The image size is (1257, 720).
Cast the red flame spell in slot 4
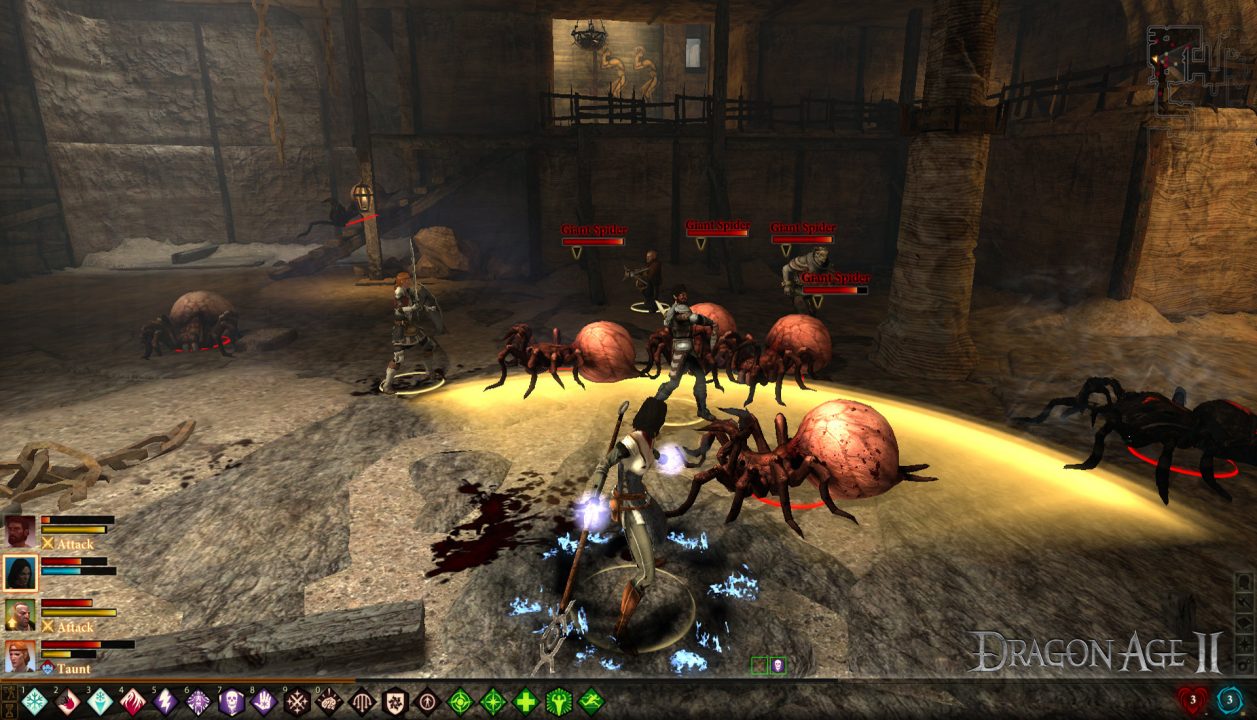click(133, 701)
